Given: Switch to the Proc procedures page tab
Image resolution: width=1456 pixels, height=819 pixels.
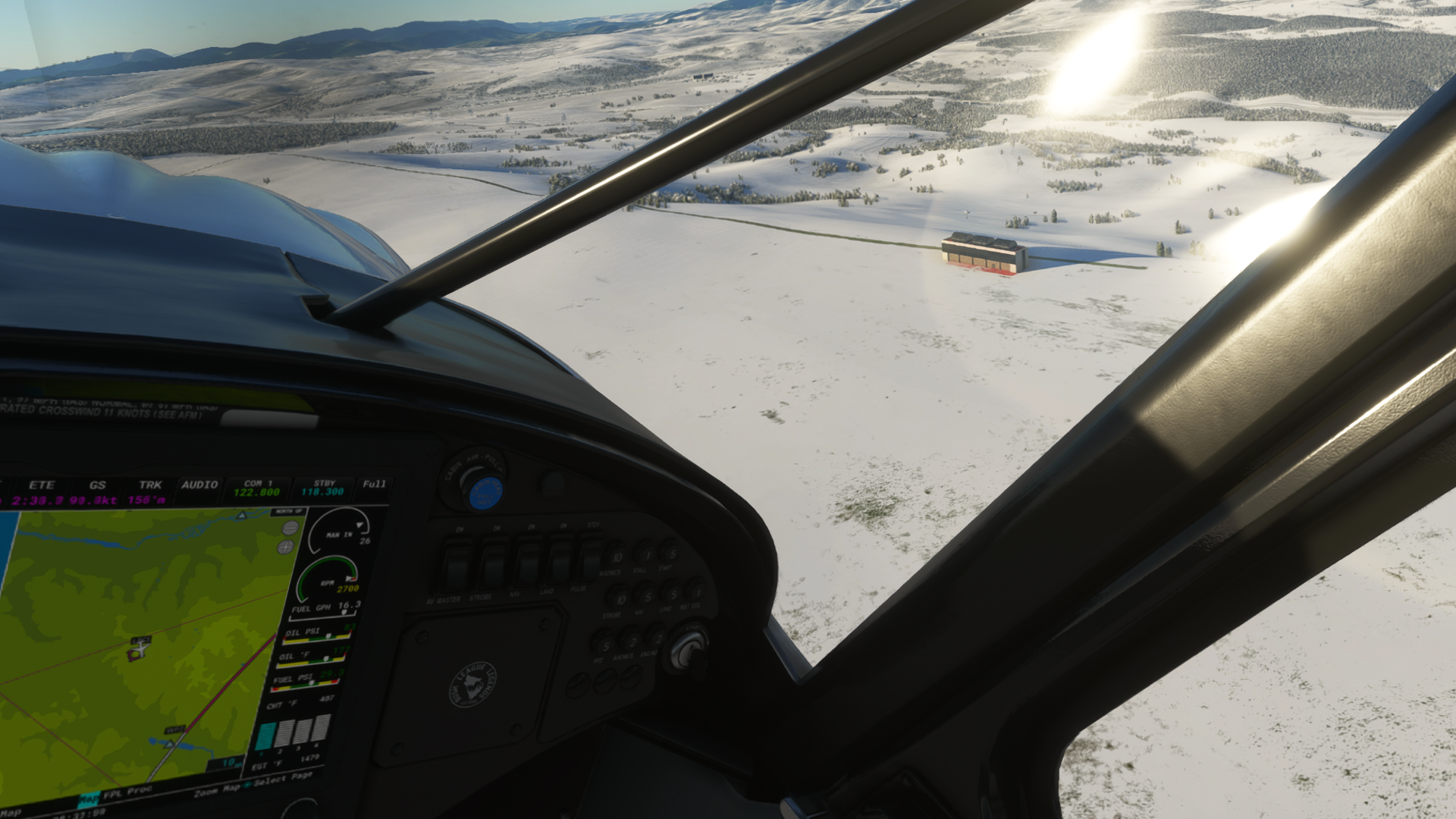Looking at the screenshot, I should pyautogui.click(x=140, y=790).
